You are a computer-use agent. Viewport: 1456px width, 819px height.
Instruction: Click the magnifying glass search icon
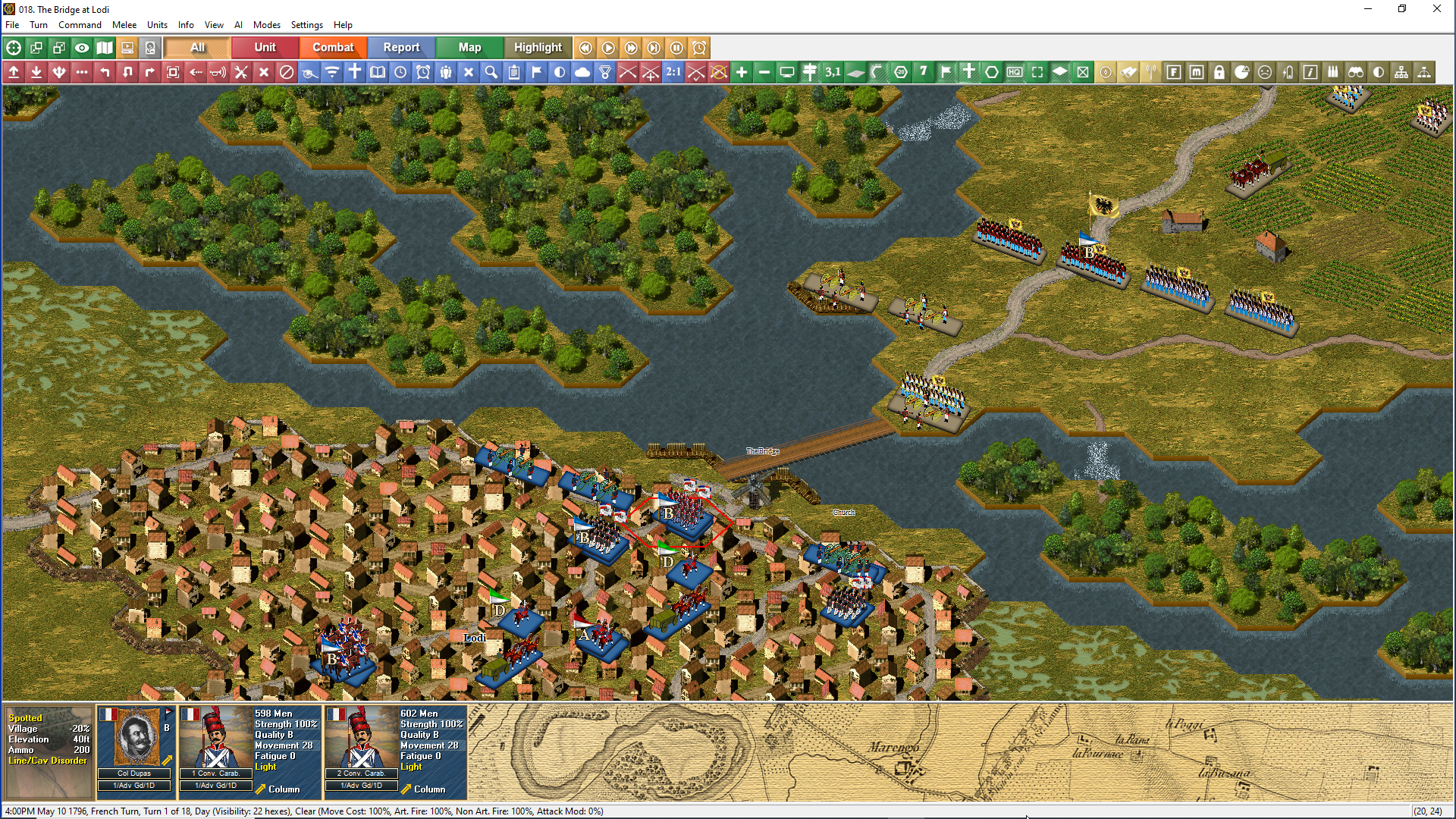pos(491,72)
